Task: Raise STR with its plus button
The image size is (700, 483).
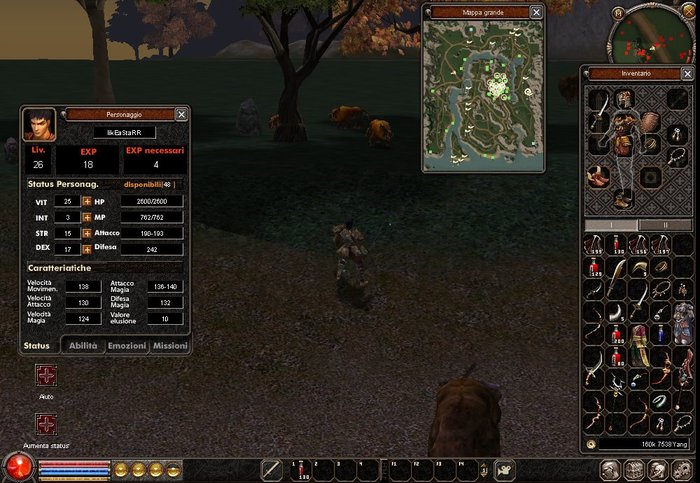Action: [x=86, y=233]
